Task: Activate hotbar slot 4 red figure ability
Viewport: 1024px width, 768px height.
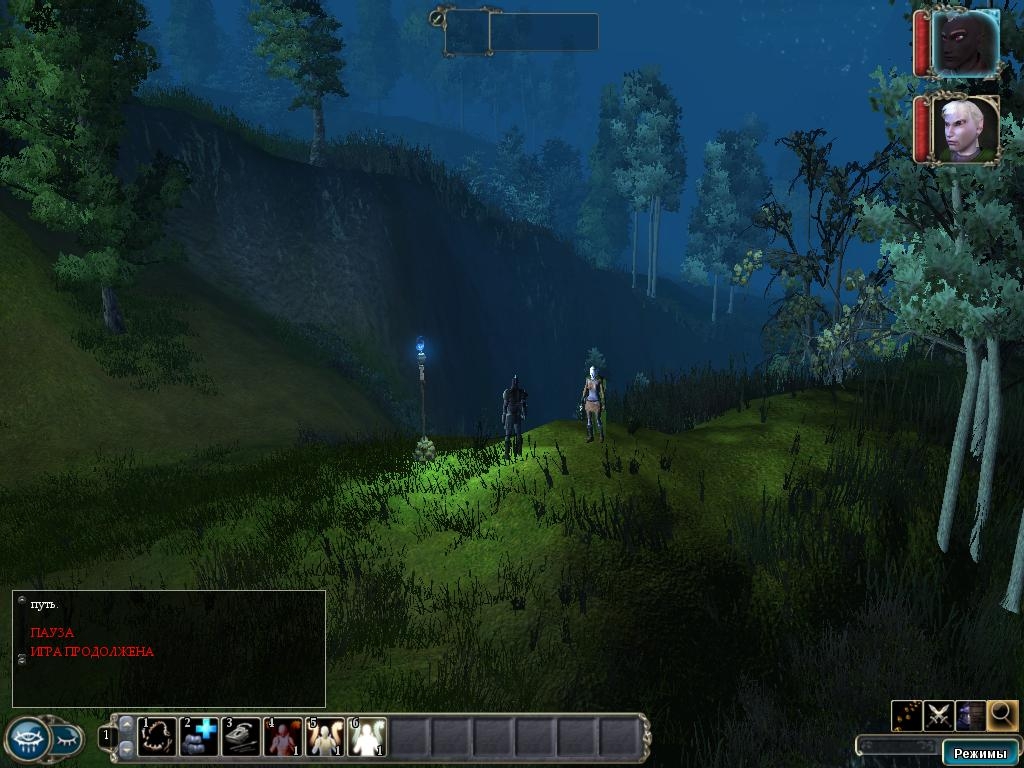Action: [x=283, y=737]
